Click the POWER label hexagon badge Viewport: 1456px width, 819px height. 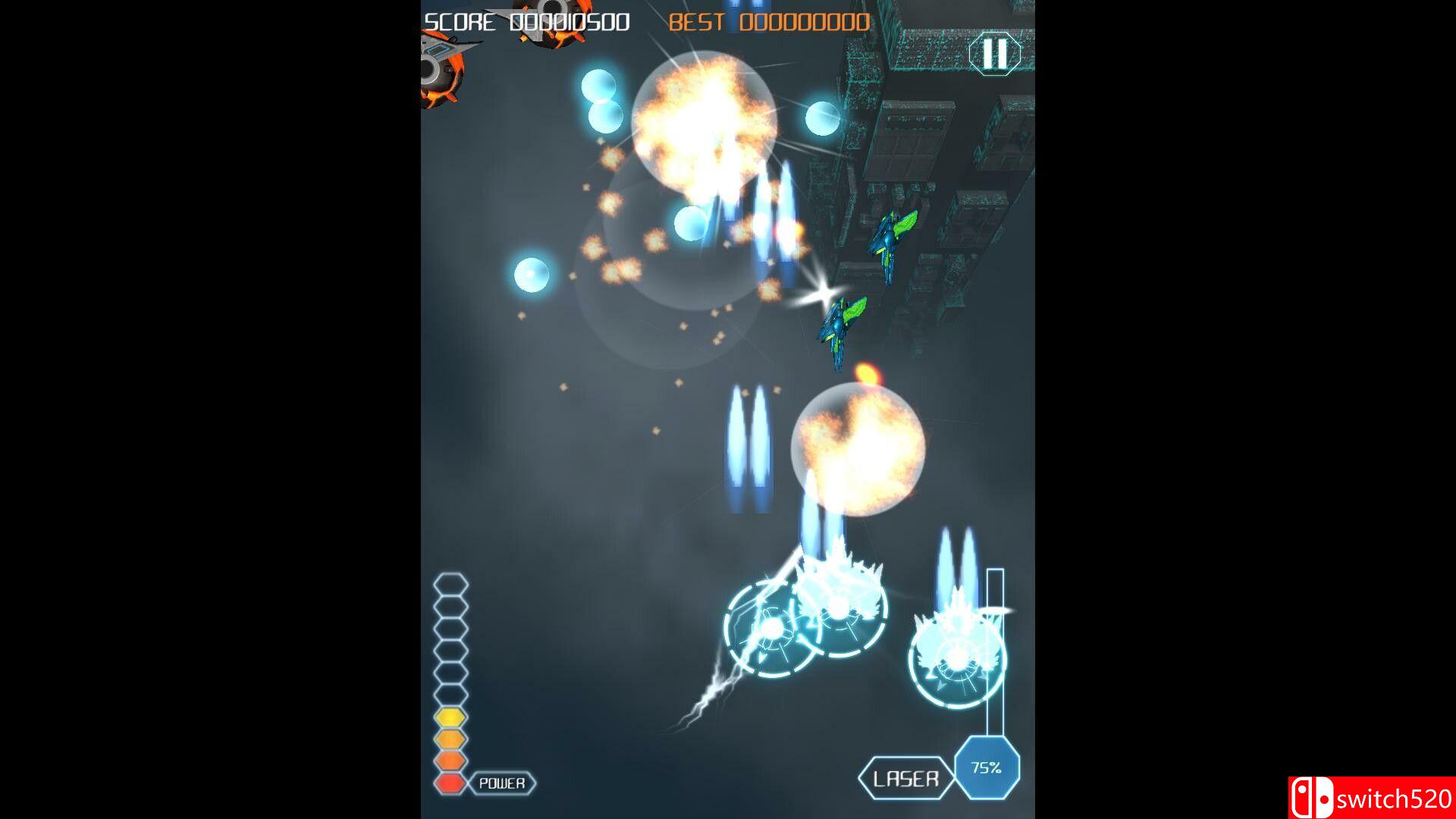(x=500, y=781)
